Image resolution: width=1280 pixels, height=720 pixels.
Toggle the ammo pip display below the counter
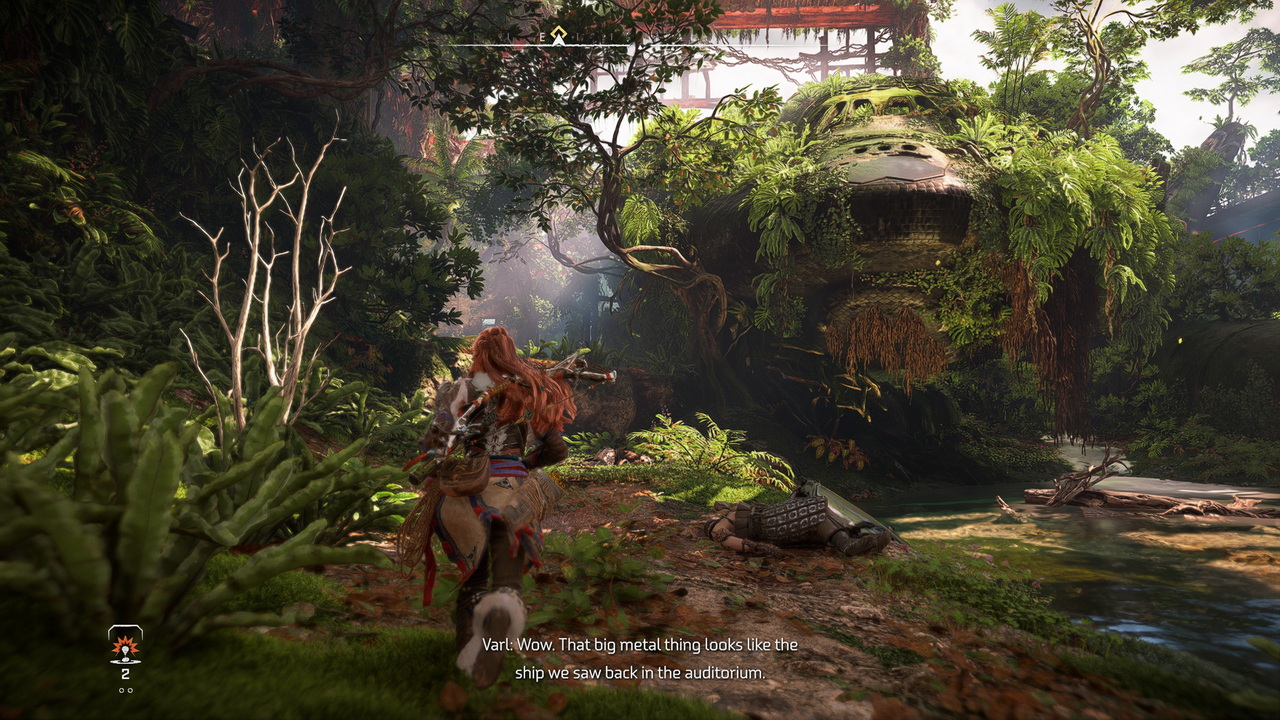[x=126, y=690]
